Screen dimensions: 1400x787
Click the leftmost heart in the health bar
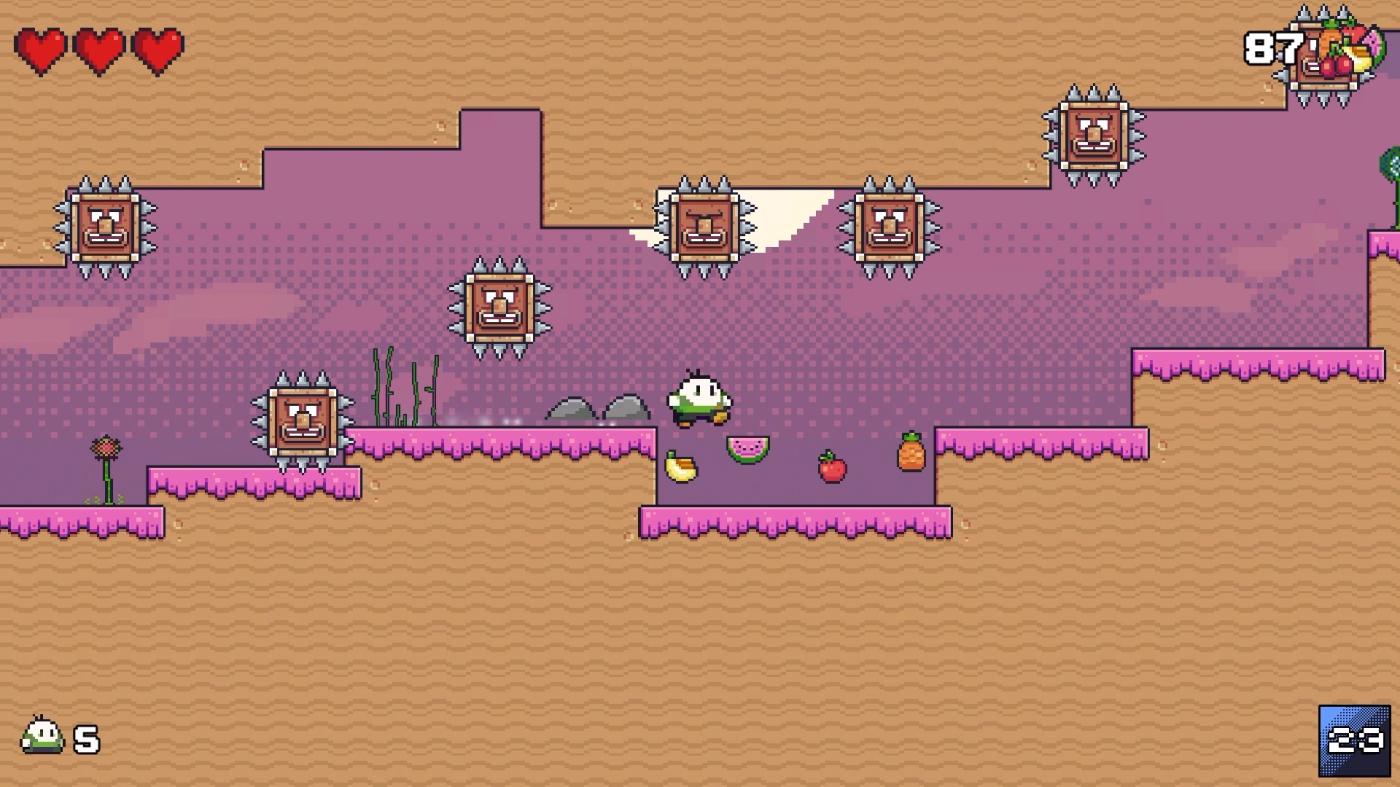tap(42, 47)
